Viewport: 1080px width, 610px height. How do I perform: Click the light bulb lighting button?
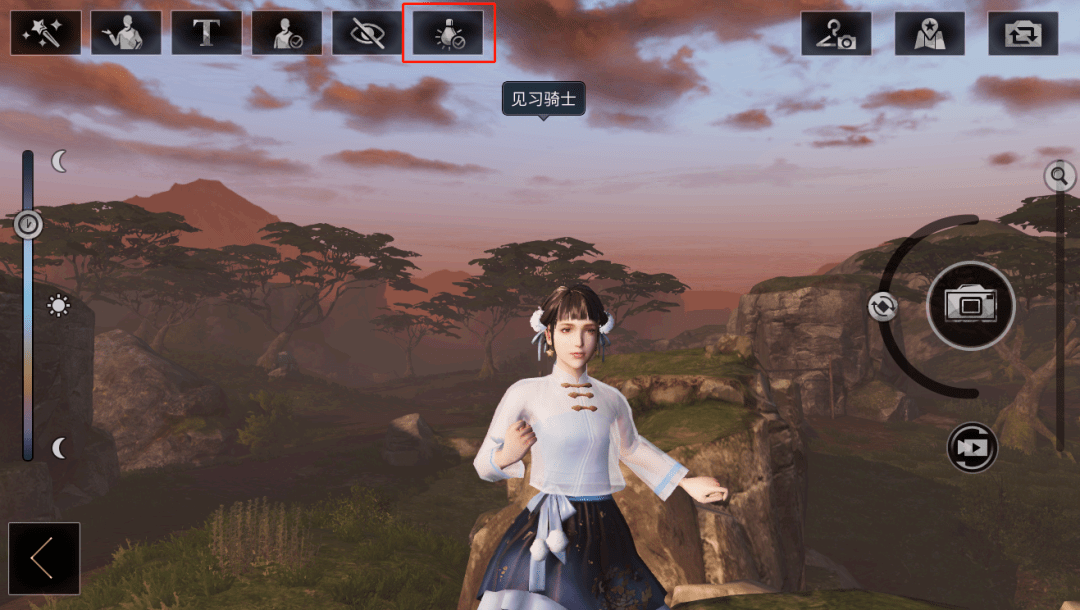(448, 33)
